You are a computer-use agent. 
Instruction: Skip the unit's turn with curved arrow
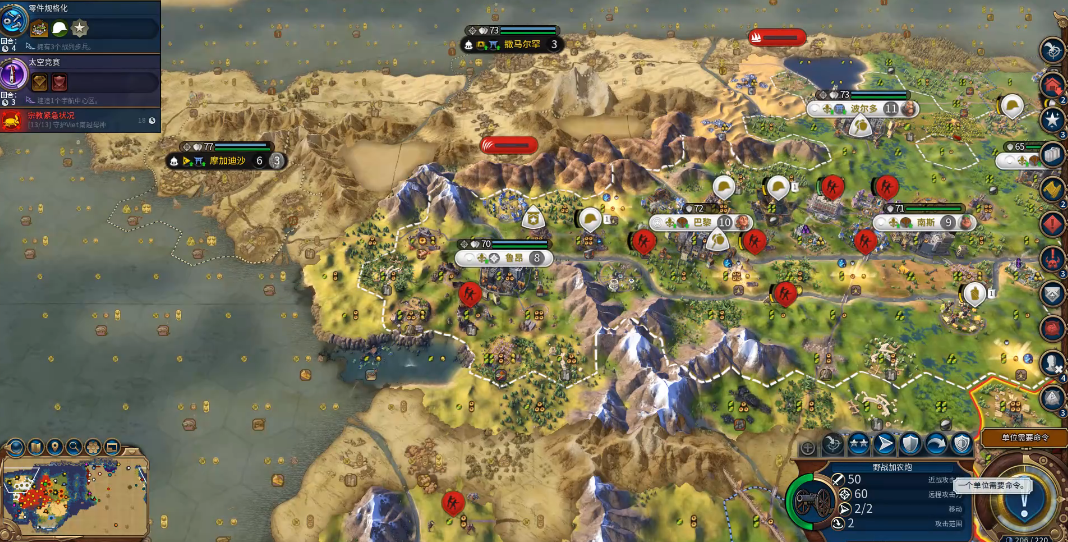pos(936,443)
